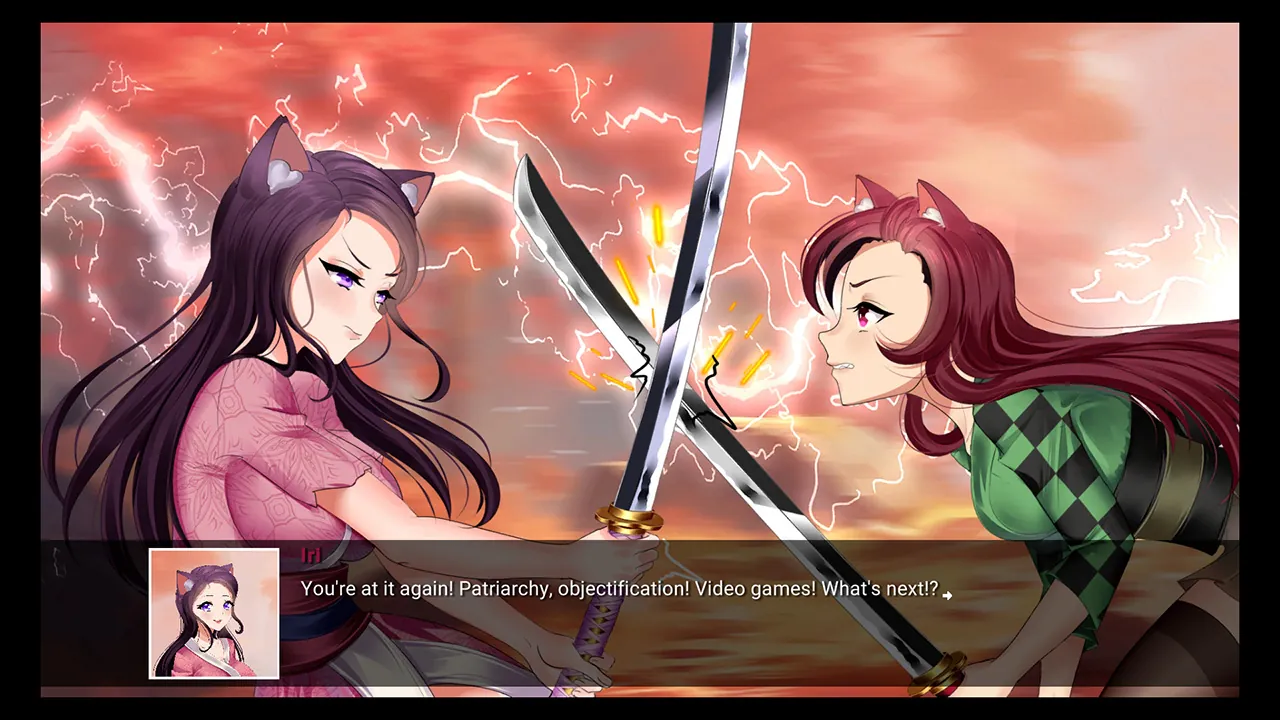Click the green checkered outfit character
The image size is (1280, 720).
[1060, 470]
